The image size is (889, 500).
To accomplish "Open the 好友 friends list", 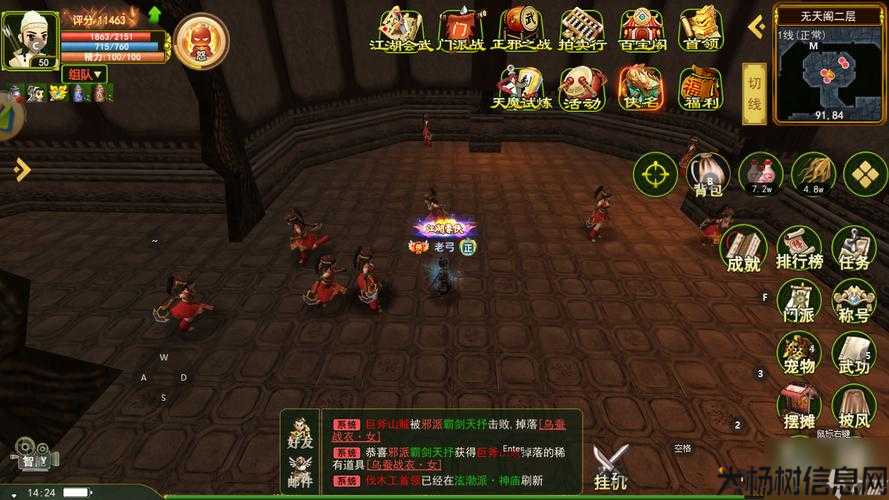I will 299,428.
